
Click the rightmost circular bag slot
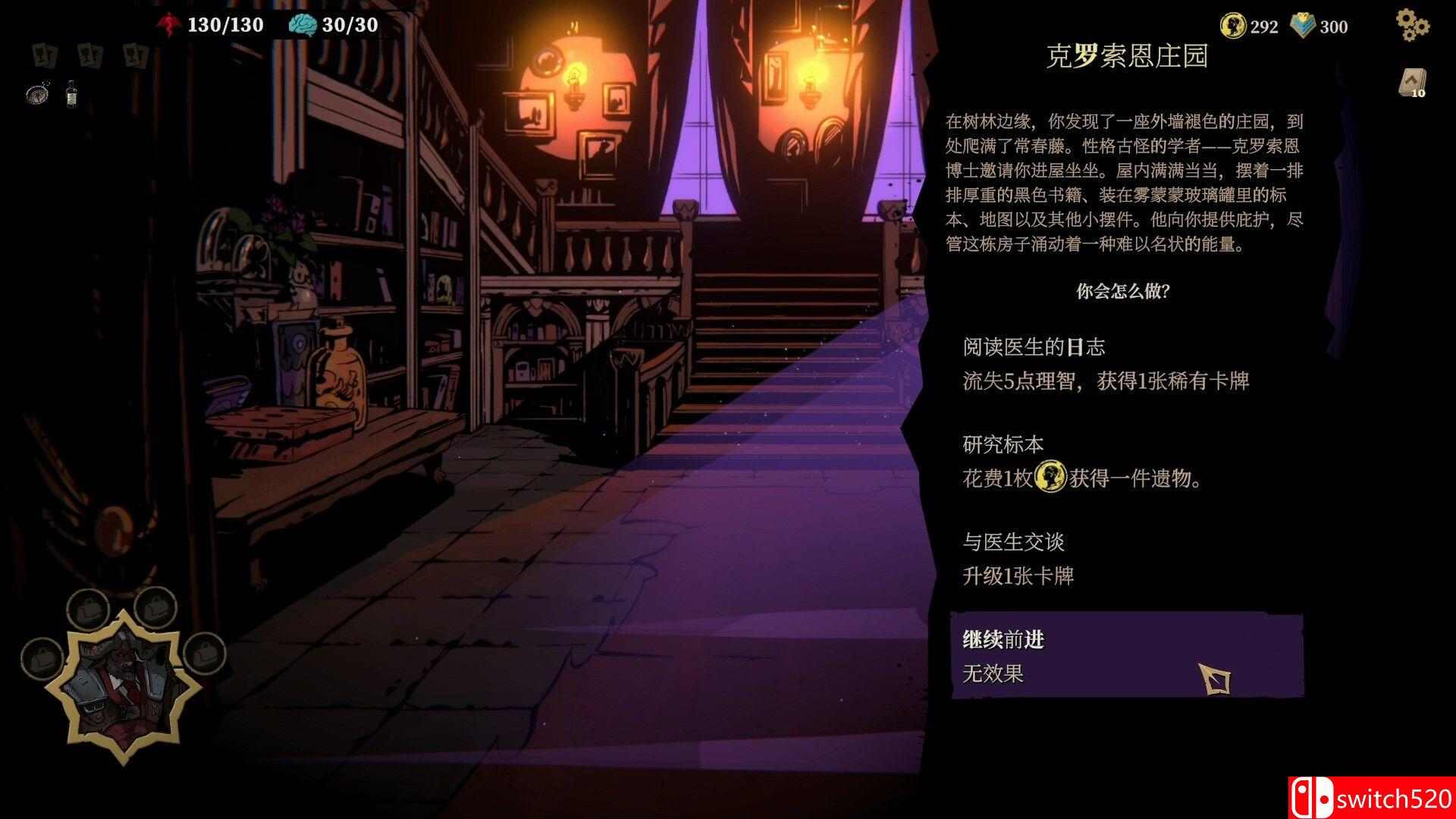click(x=204, y=657)
